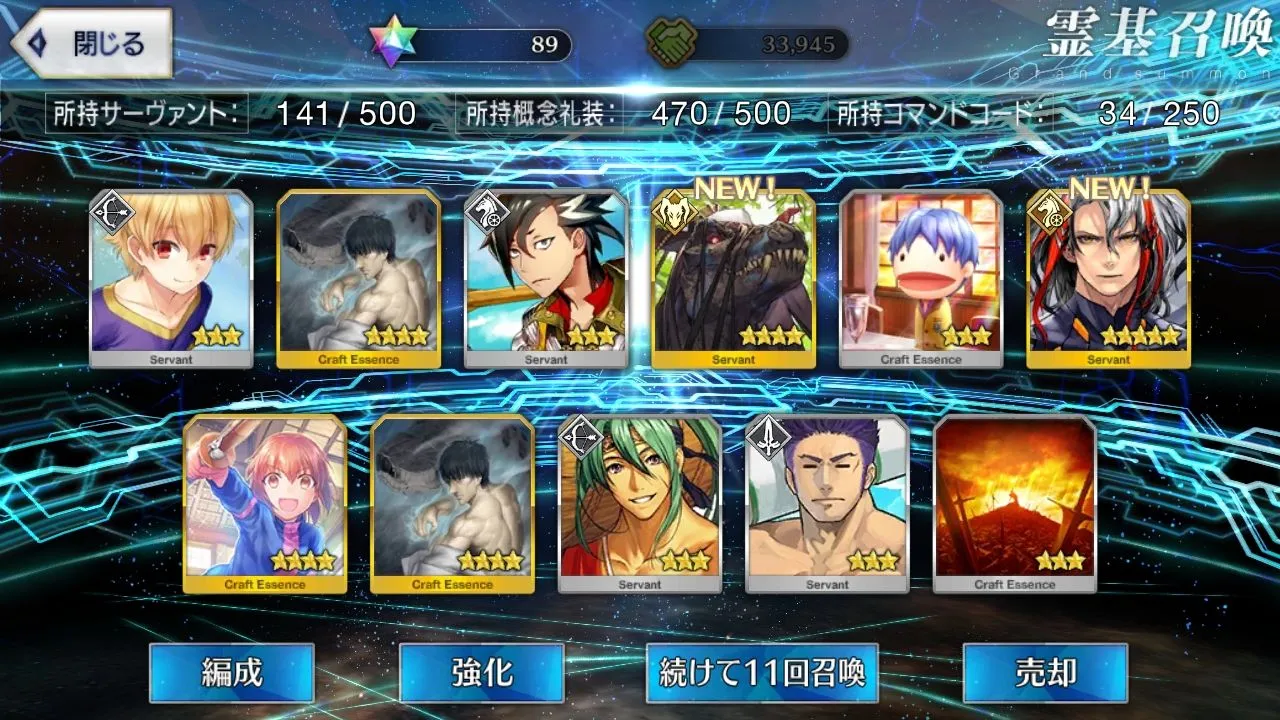Tap the rainbow Saint Quartz star icon
The height and width of the screenshot is (720, 1280).
click(x=390, y=42)
